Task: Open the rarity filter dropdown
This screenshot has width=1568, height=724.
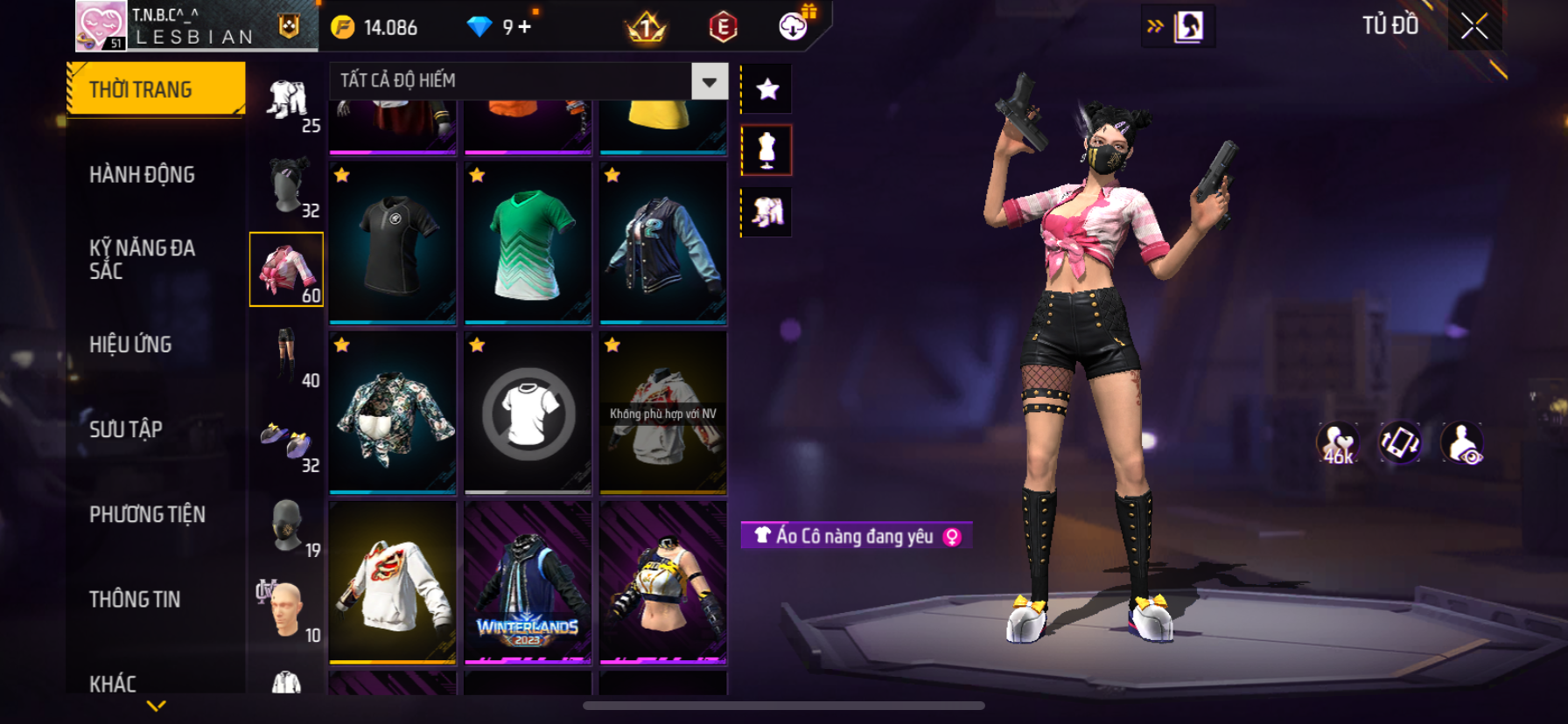Action: click(709, 81)
